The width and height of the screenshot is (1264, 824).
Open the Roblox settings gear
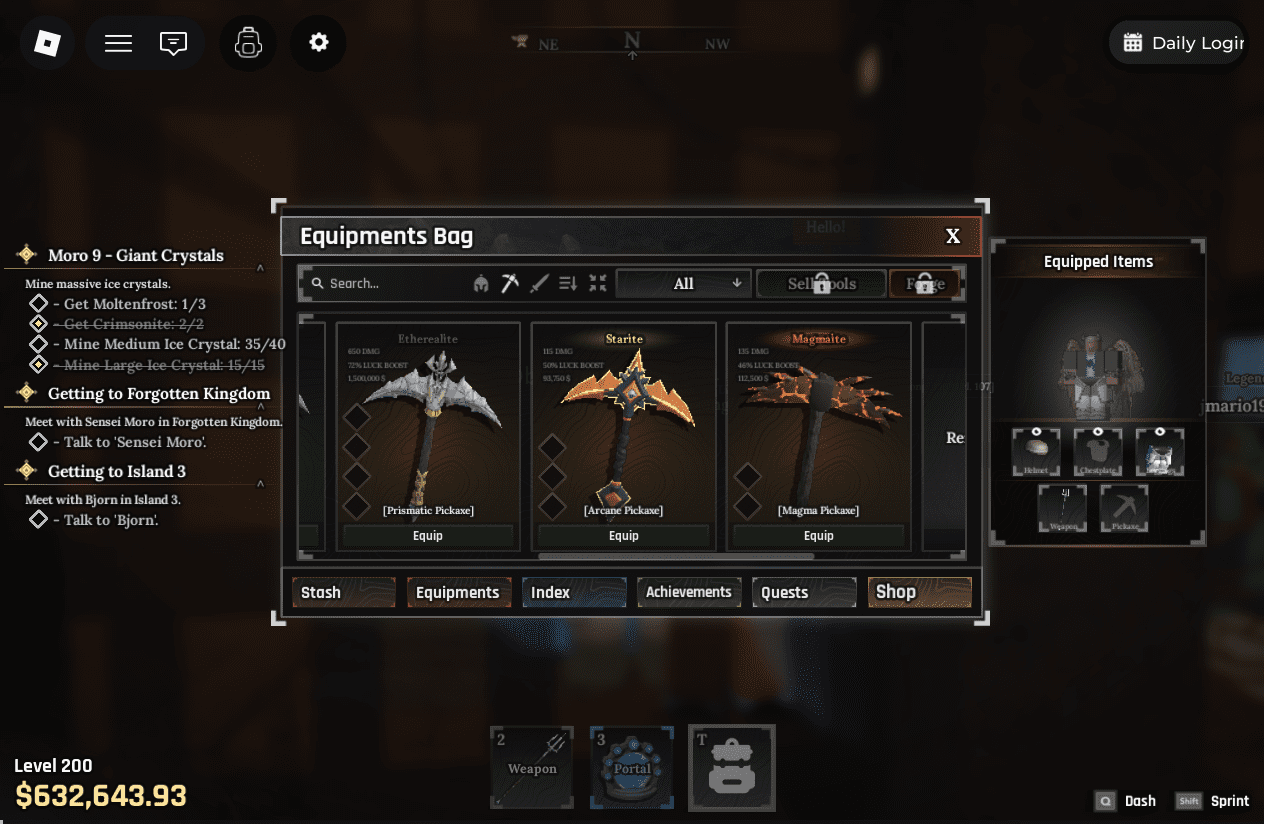click(318, 43)
